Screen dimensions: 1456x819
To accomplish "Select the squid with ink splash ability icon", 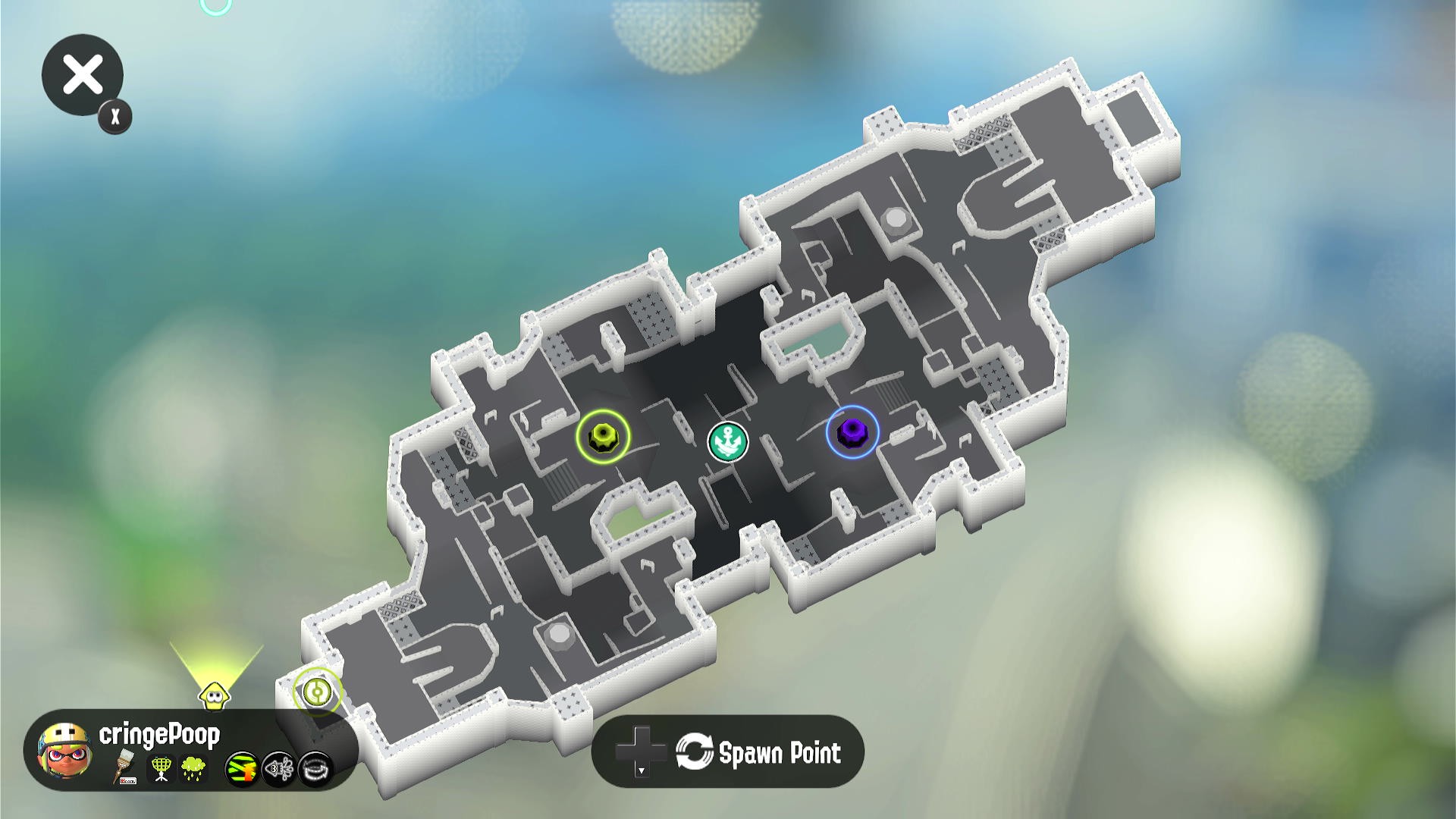I will click(x=278, y=769).
